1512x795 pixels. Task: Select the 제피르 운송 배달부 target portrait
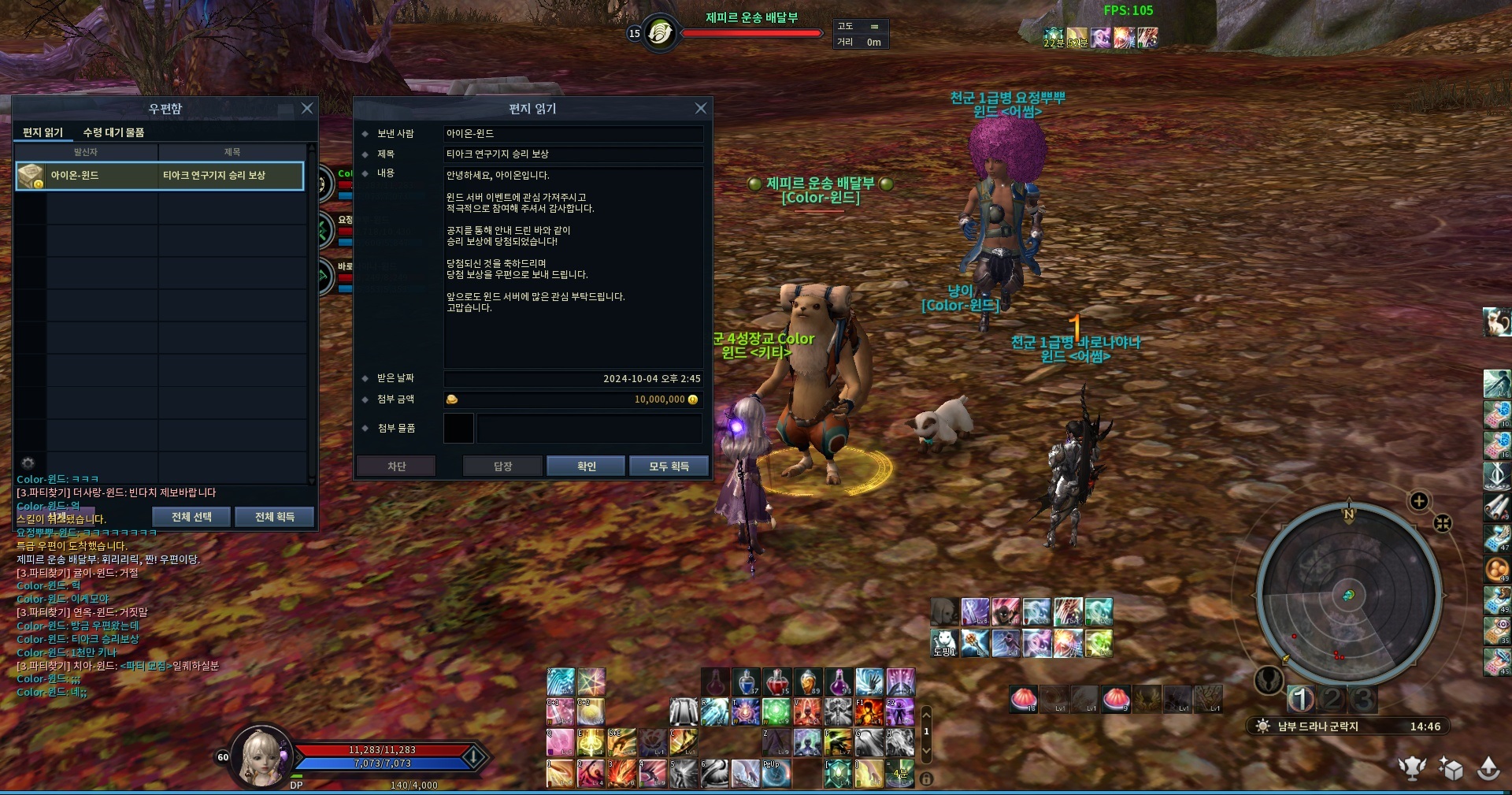(660, 33)
